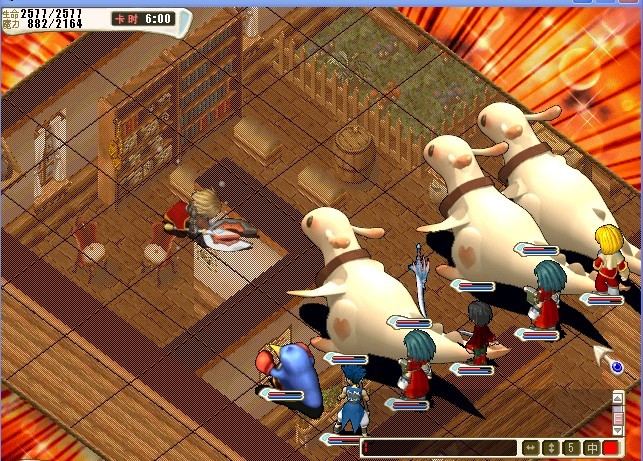The image size is (643, 461).
Task: Toggle chat width with horizontal arrows button
Action: [x=531, y=448]
